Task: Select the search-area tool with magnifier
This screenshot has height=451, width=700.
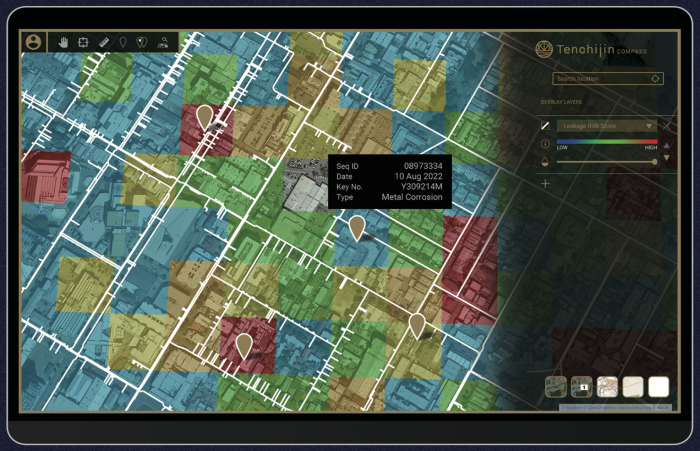Action: (163, 42)
